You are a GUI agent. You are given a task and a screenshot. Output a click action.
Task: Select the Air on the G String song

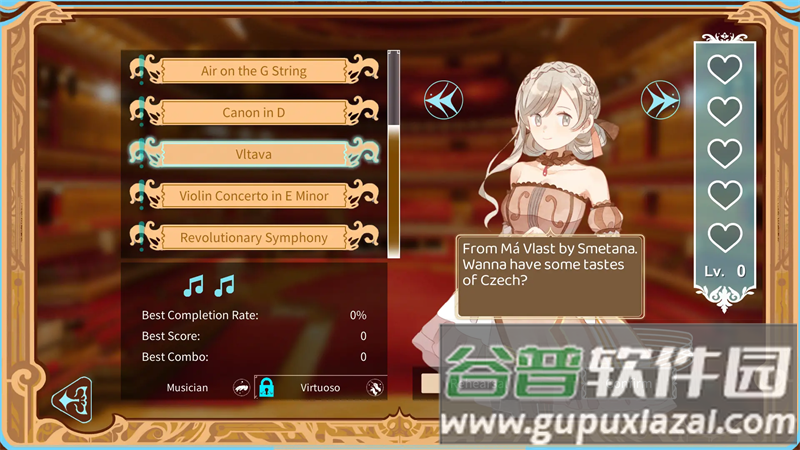(254, 71)
